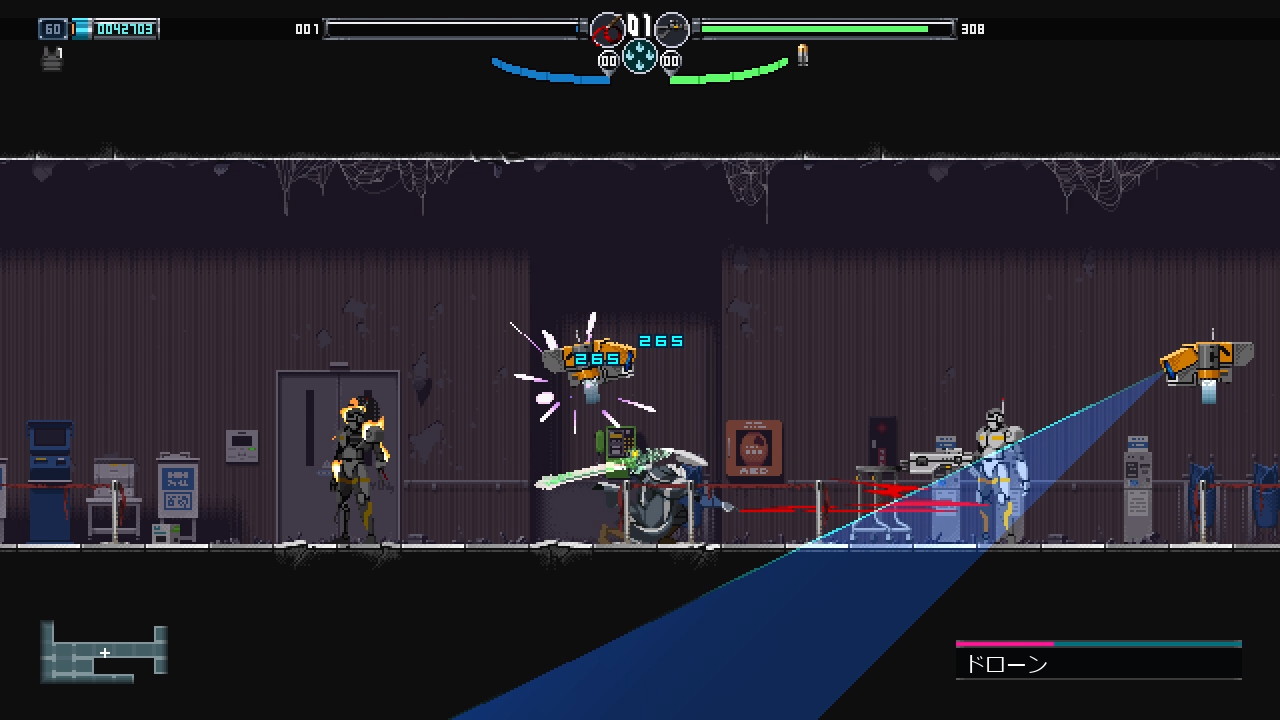Select the bullet ammo icon
The image size is (1280, 720).
tap(802, 55)
